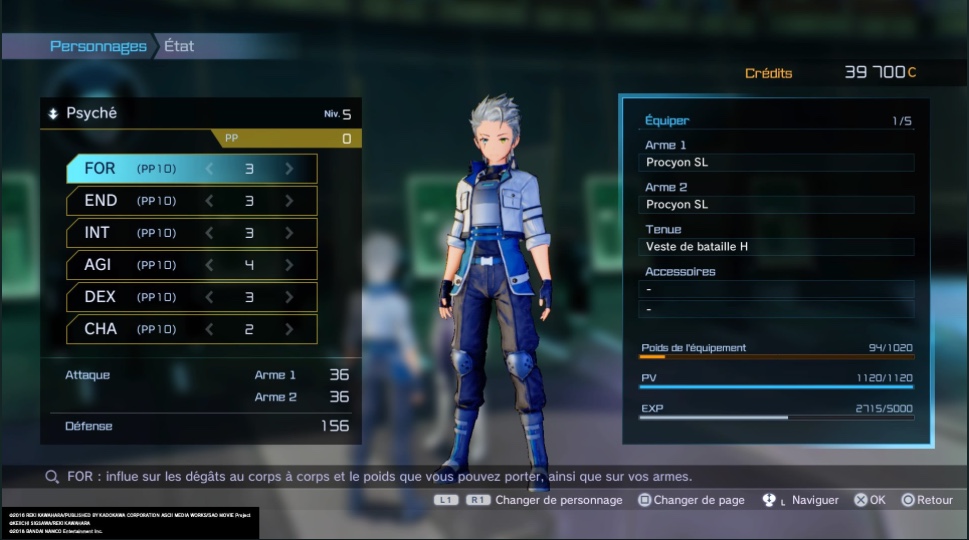Increase CHA with the right arrow
This screenshot has width=969, height=540.
point(289,329)
